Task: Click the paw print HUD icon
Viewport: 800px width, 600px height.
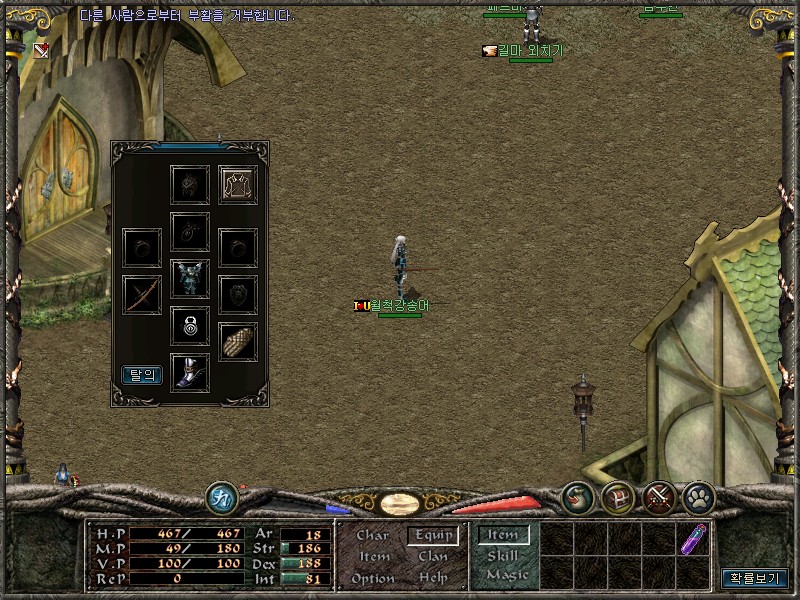Action: (x=697, y=497)
